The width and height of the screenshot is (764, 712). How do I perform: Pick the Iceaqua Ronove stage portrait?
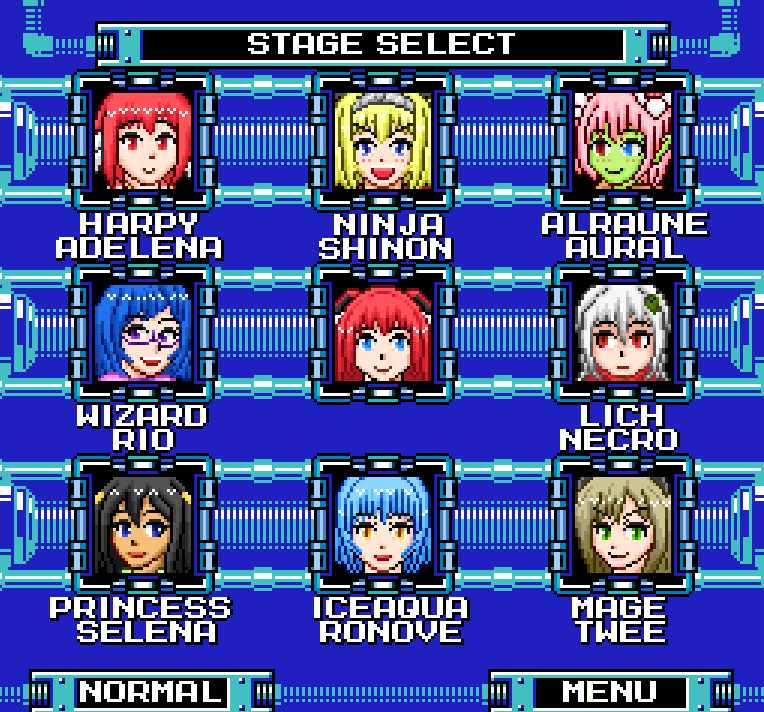coord(383,525)
